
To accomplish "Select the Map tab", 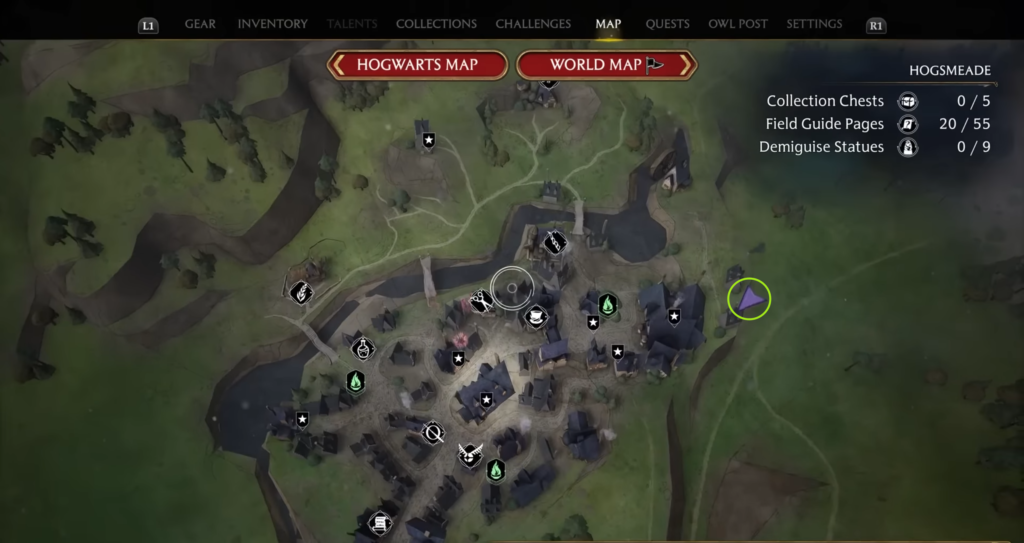I will point(608,24).
